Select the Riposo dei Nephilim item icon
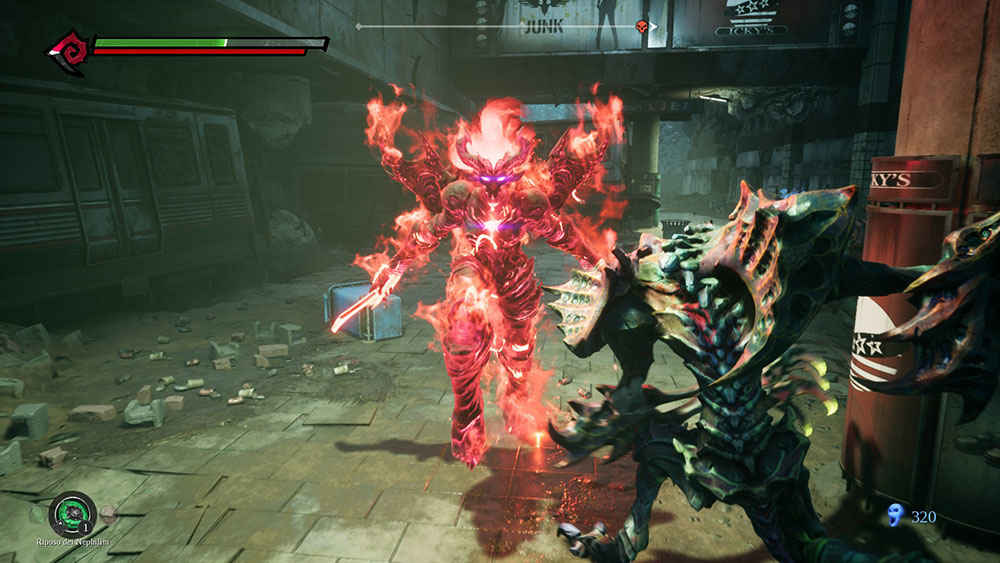 (x=72, y=515)
